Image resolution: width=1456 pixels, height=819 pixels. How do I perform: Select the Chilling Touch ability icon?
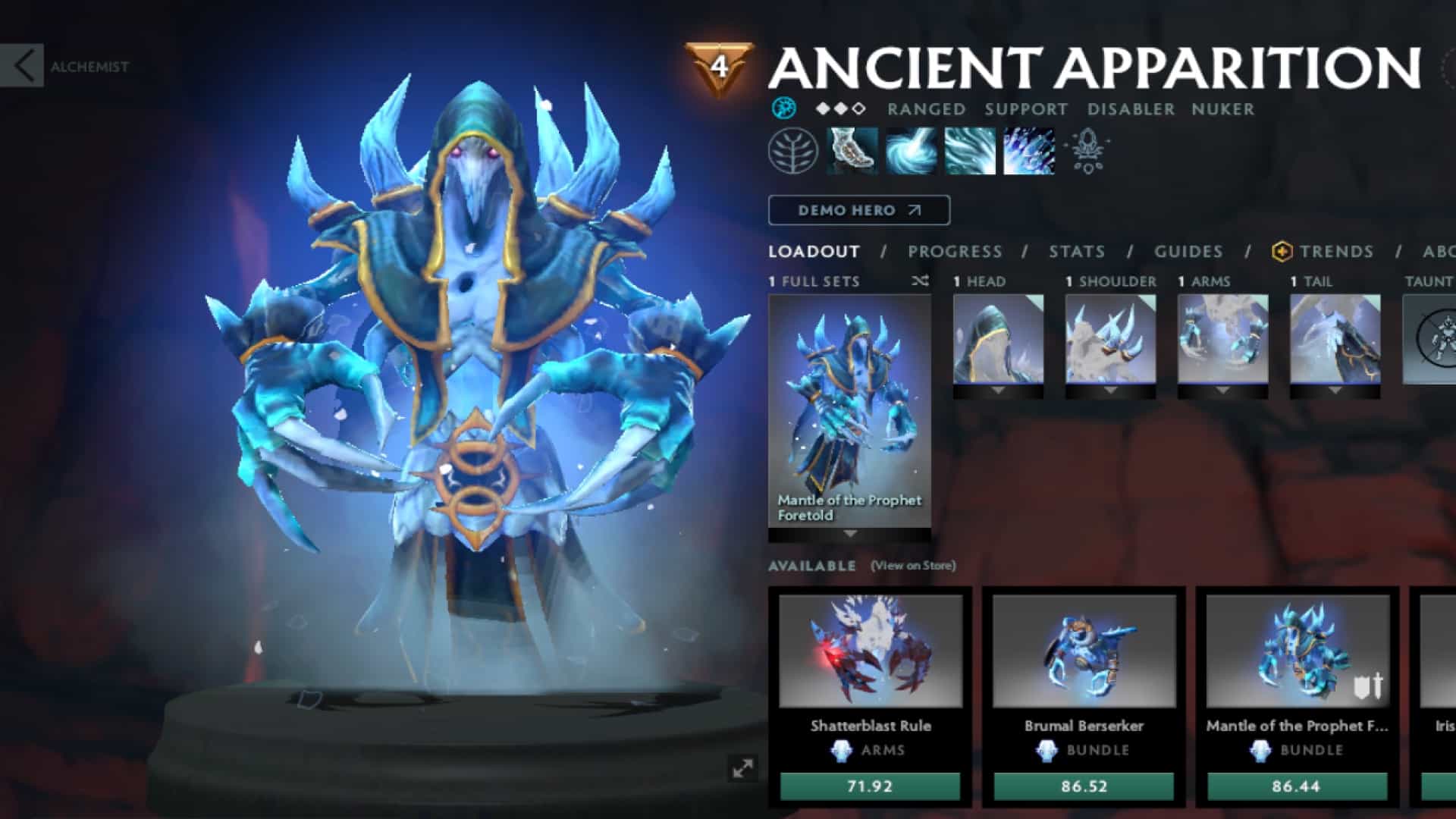click(x=969, y=150)
